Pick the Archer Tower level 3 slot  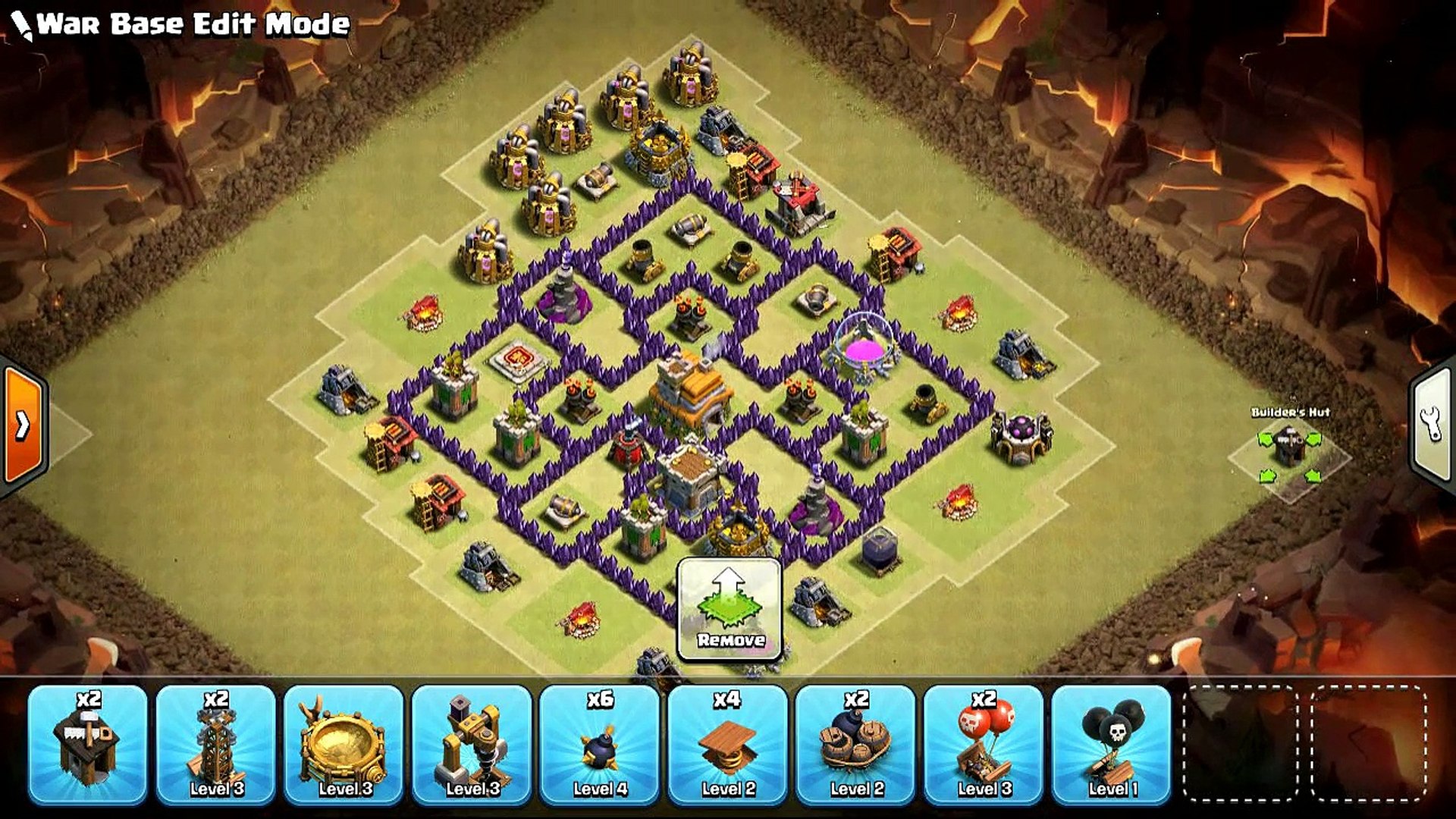tap(215, 743)
